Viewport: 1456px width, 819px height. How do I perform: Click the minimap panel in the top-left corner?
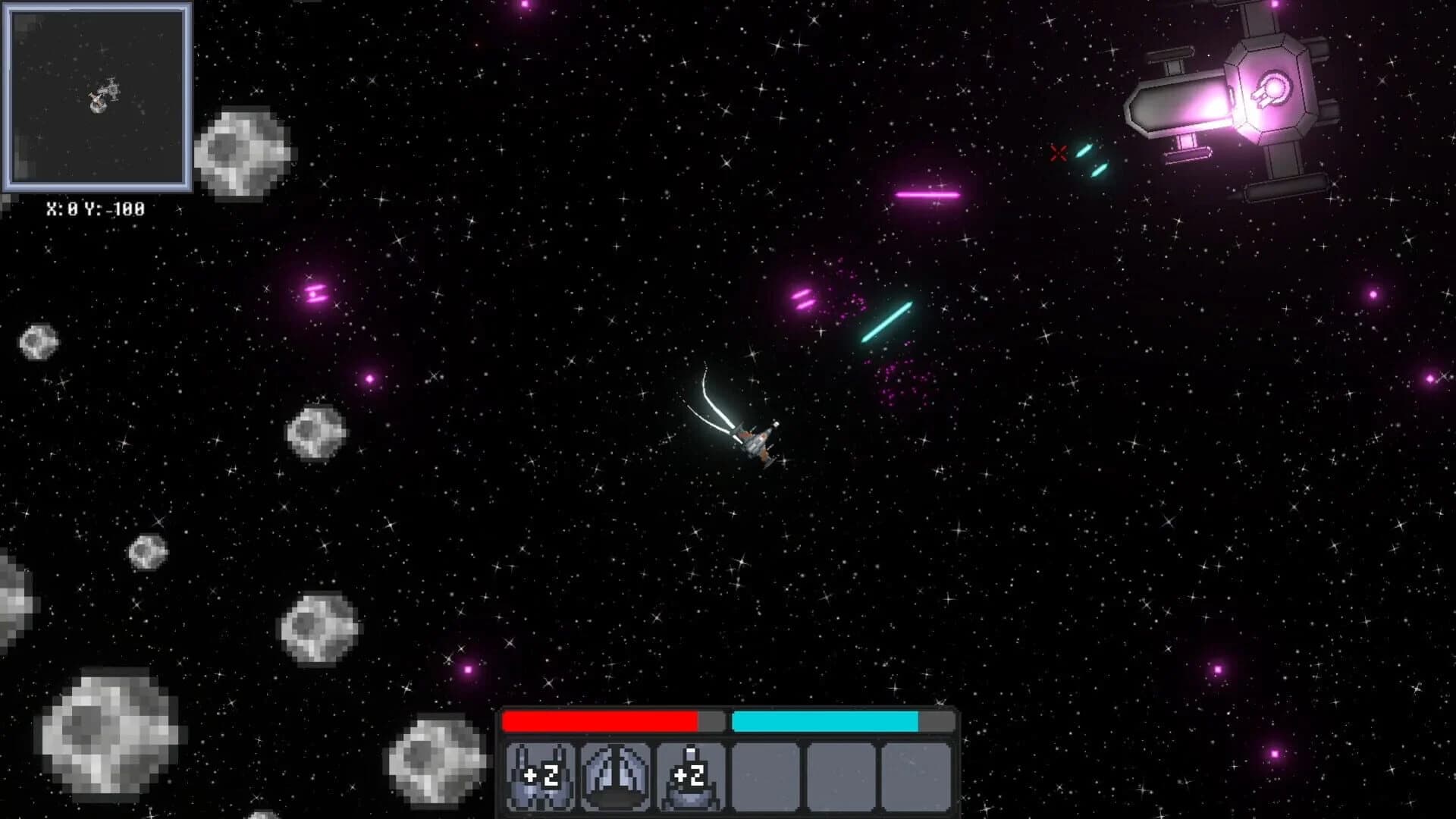point(97,97)
